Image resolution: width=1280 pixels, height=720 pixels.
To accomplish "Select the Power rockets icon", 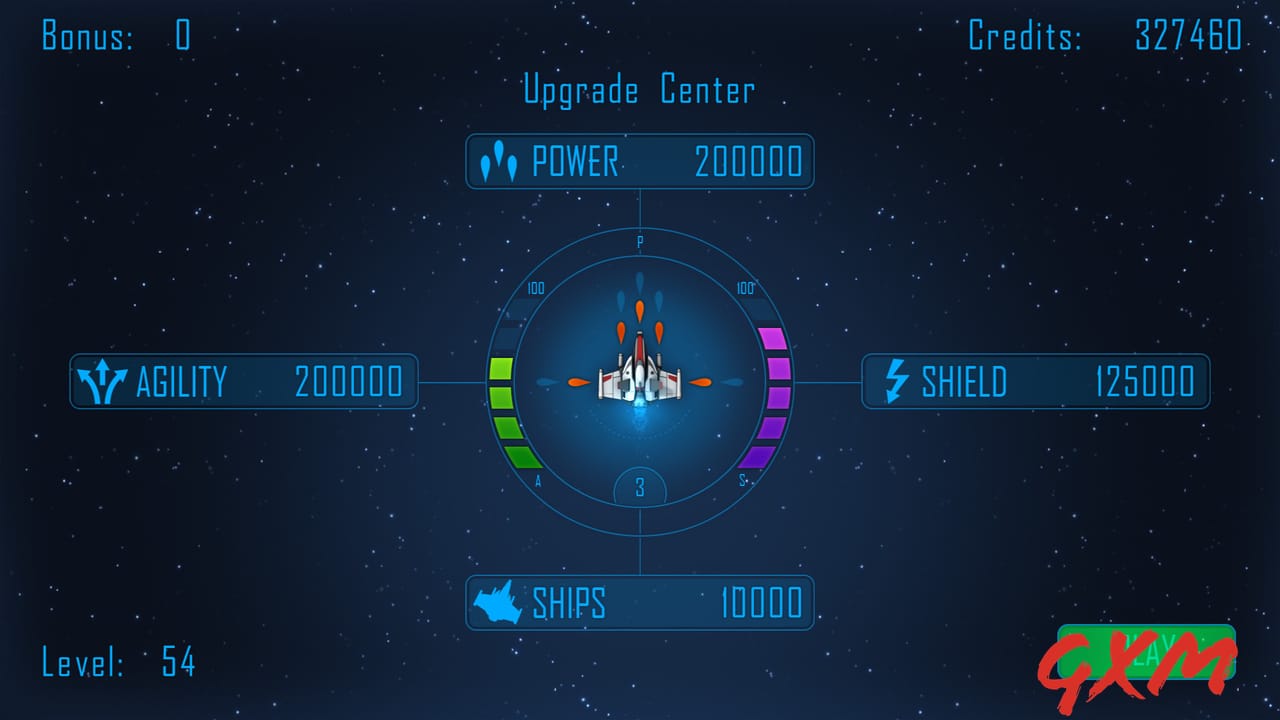I will pos(499,160).
